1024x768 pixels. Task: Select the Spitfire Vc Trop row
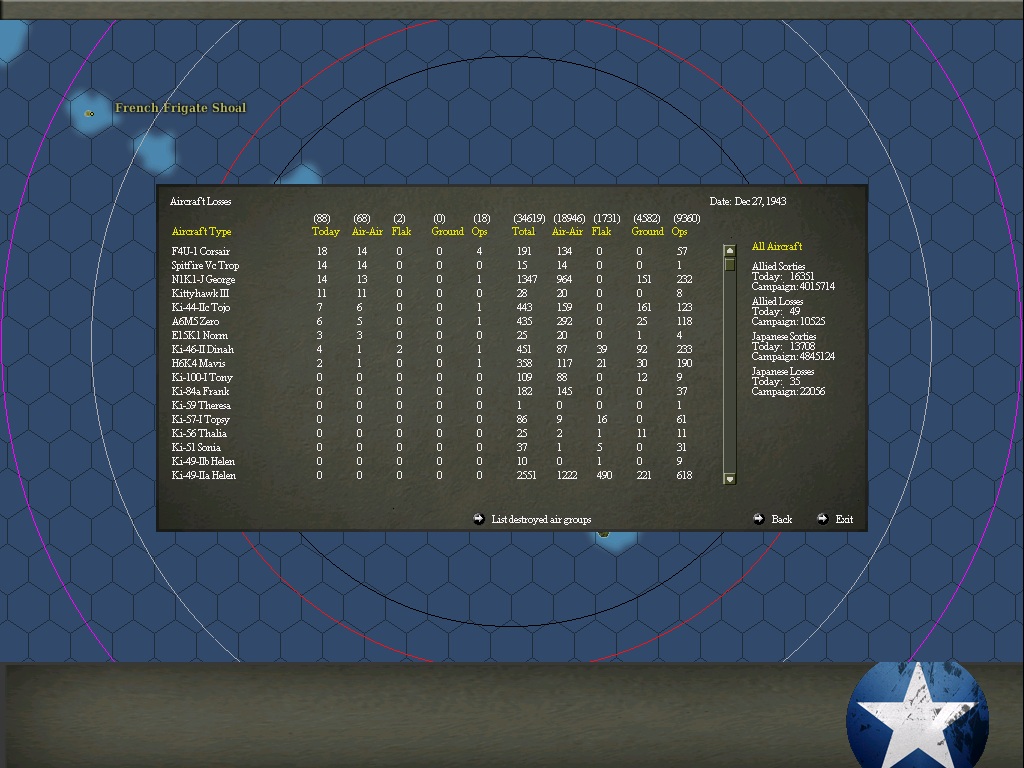[205, 266]
